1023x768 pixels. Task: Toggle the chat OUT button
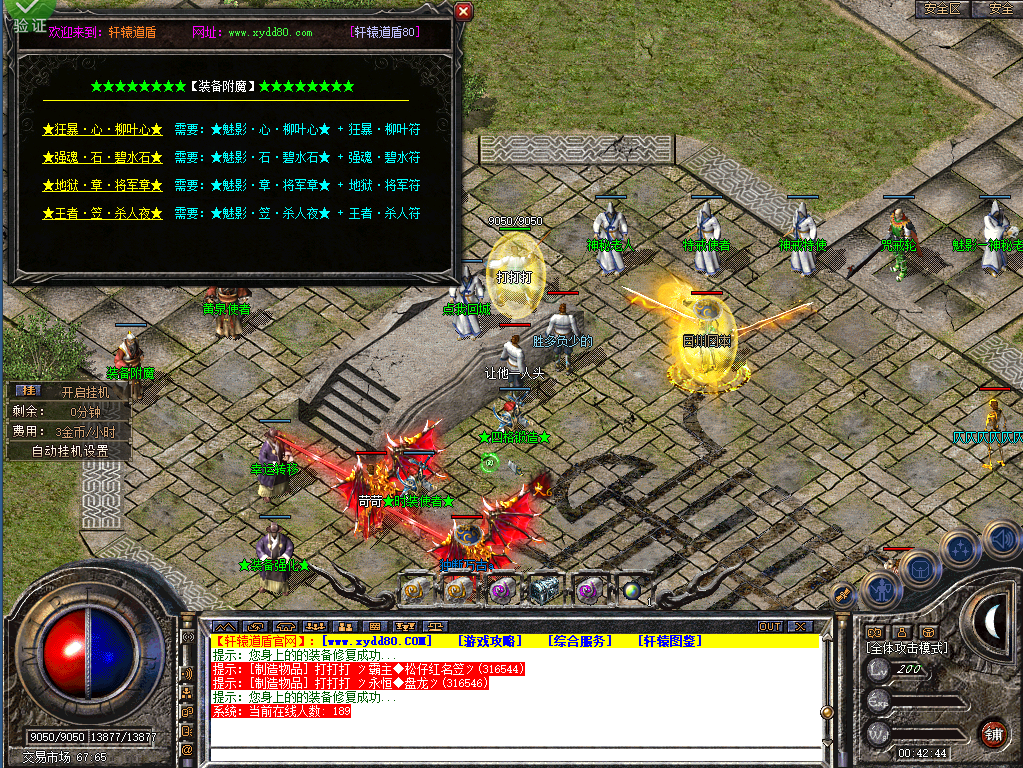(770, 626)
